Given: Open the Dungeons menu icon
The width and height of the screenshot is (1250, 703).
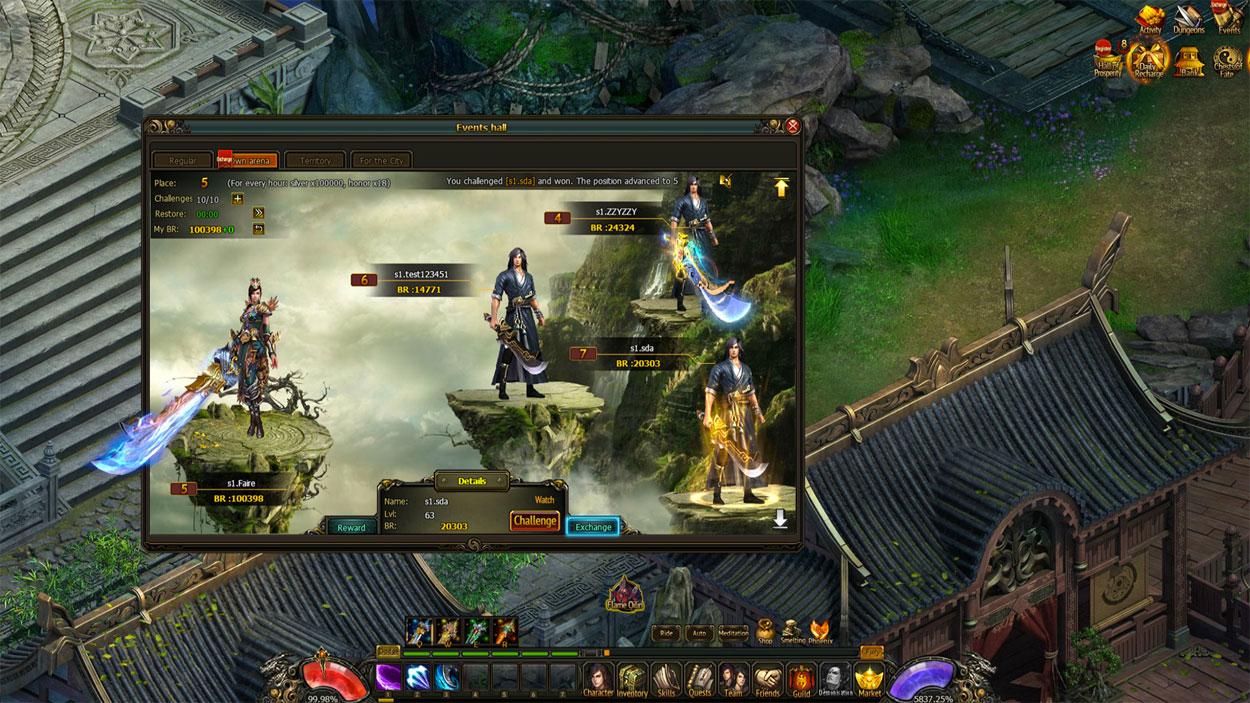Looking at the screenshot, I should click(x=1189, y=17).
